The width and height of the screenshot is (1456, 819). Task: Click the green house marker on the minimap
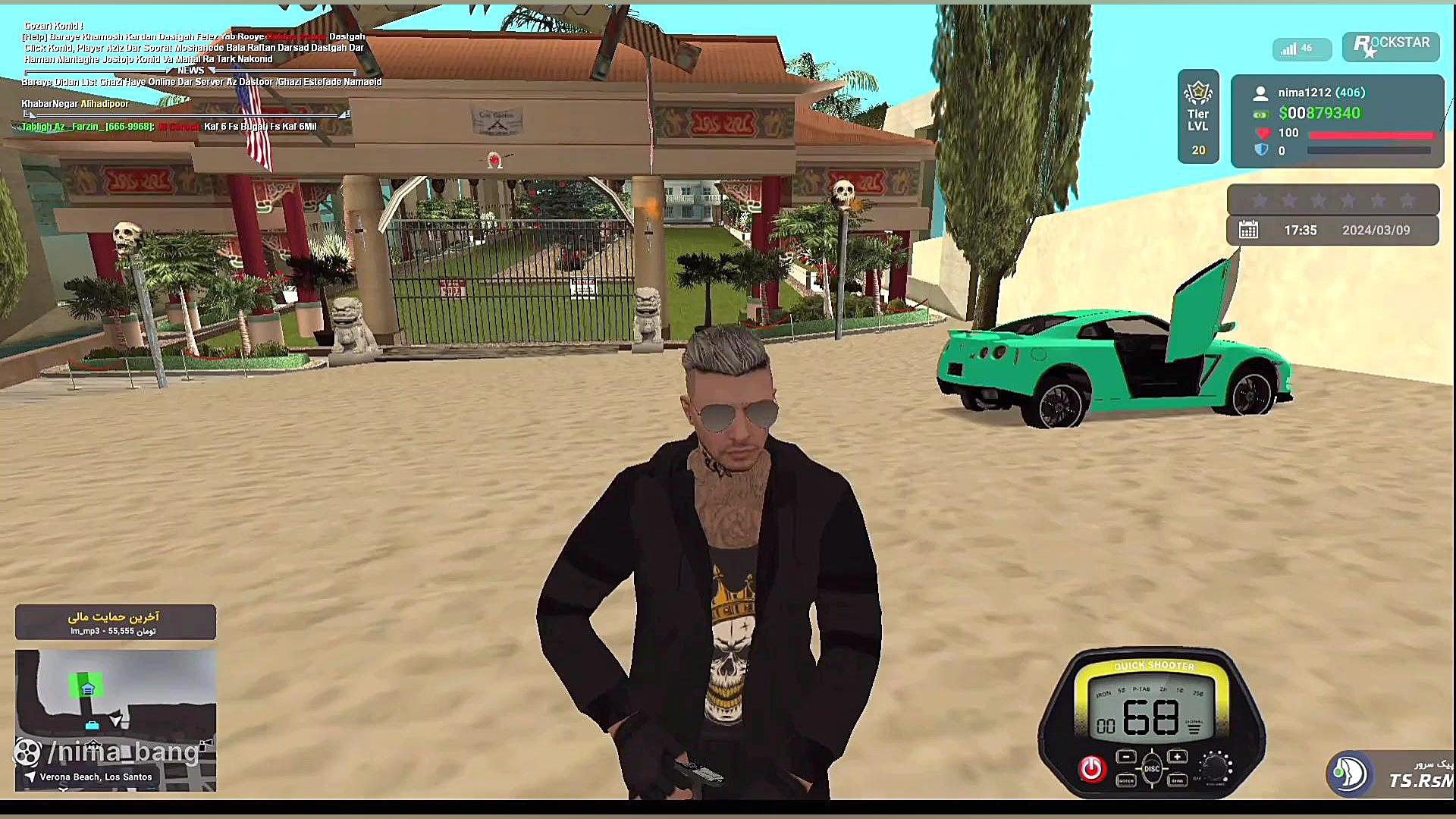click(89, 689)
